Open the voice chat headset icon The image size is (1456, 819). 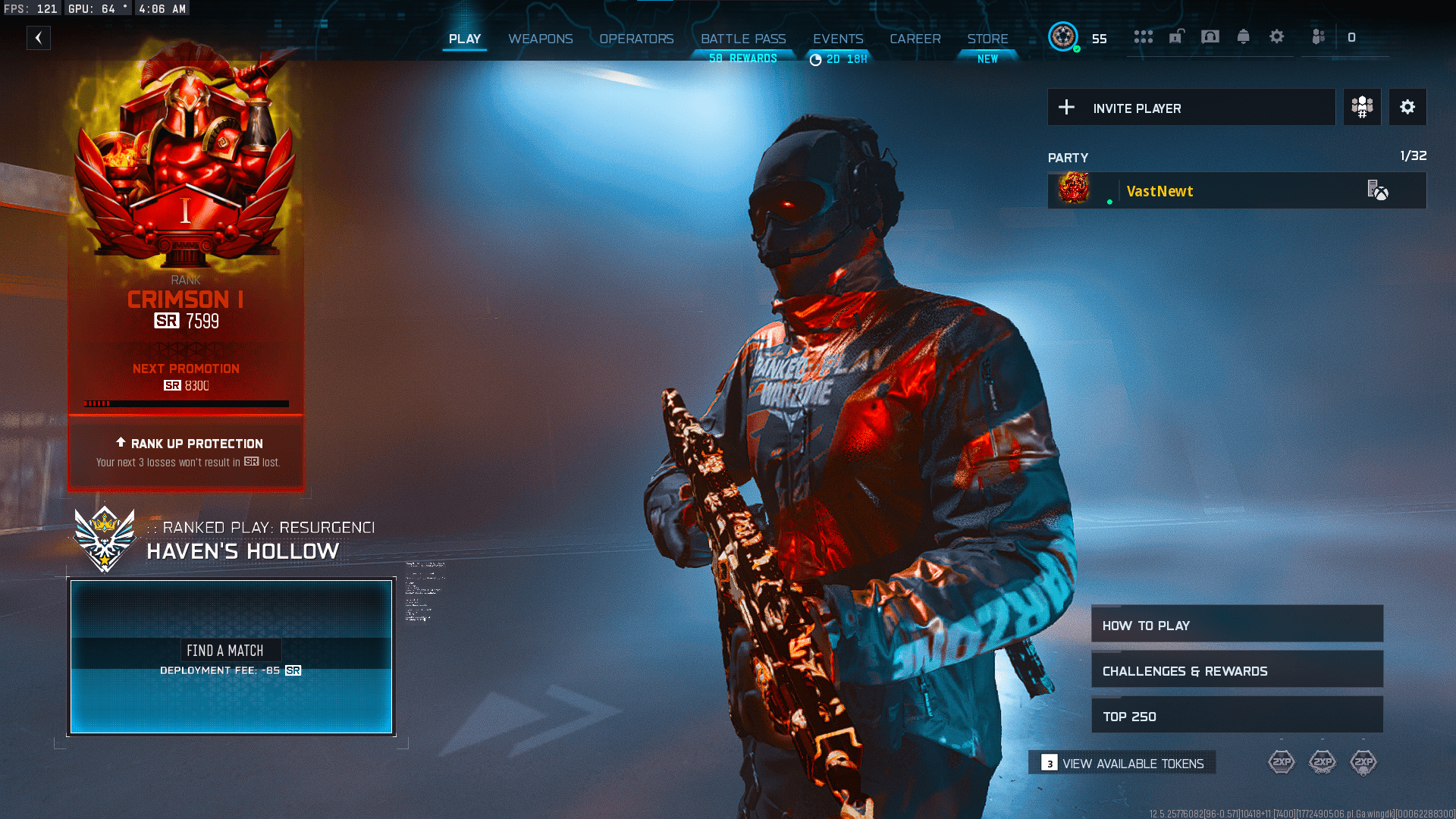1210,36
